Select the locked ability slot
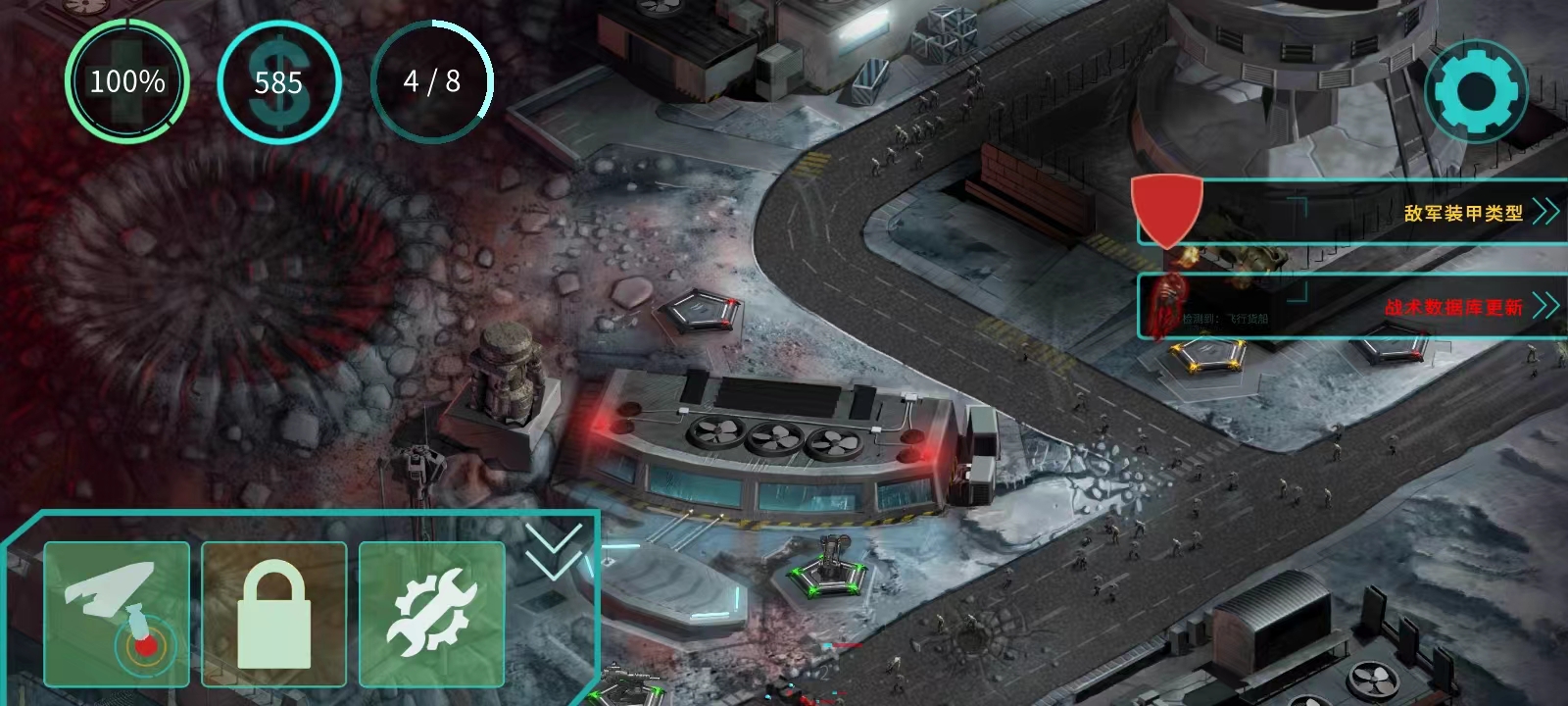 point(273,614)
